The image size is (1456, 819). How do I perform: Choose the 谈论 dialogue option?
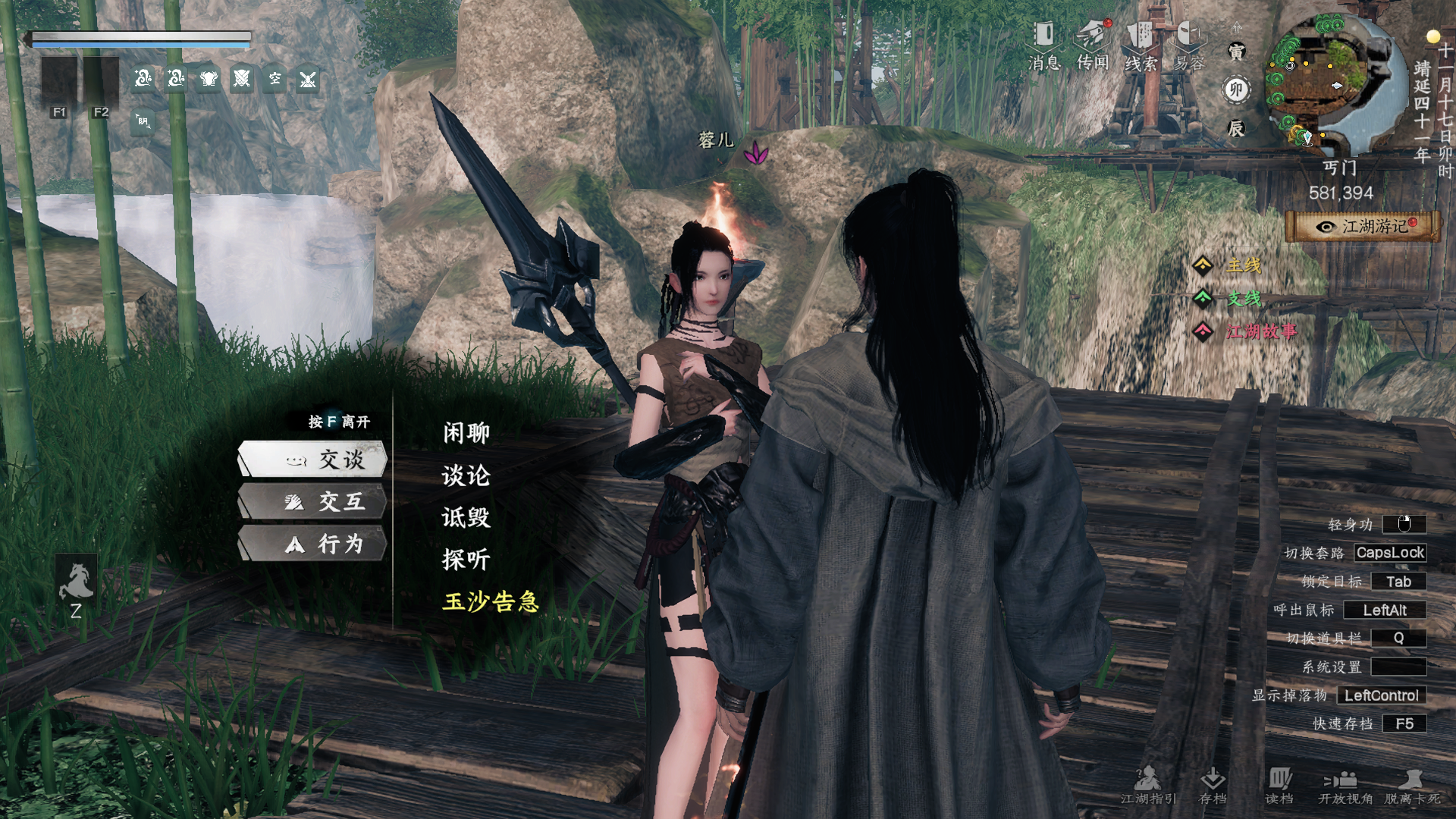tap(466, 475)
